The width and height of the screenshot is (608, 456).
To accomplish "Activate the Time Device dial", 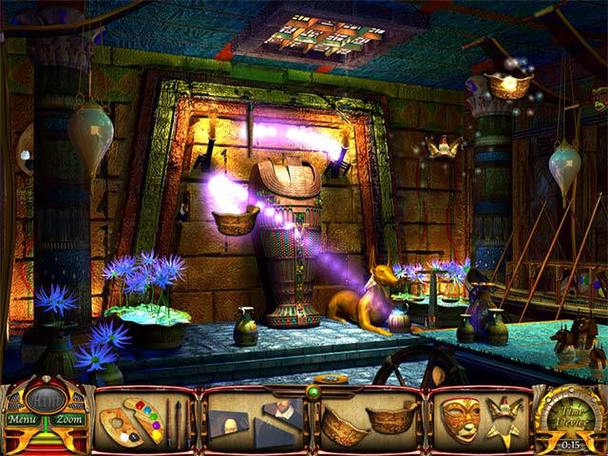I will pos(570,419).
